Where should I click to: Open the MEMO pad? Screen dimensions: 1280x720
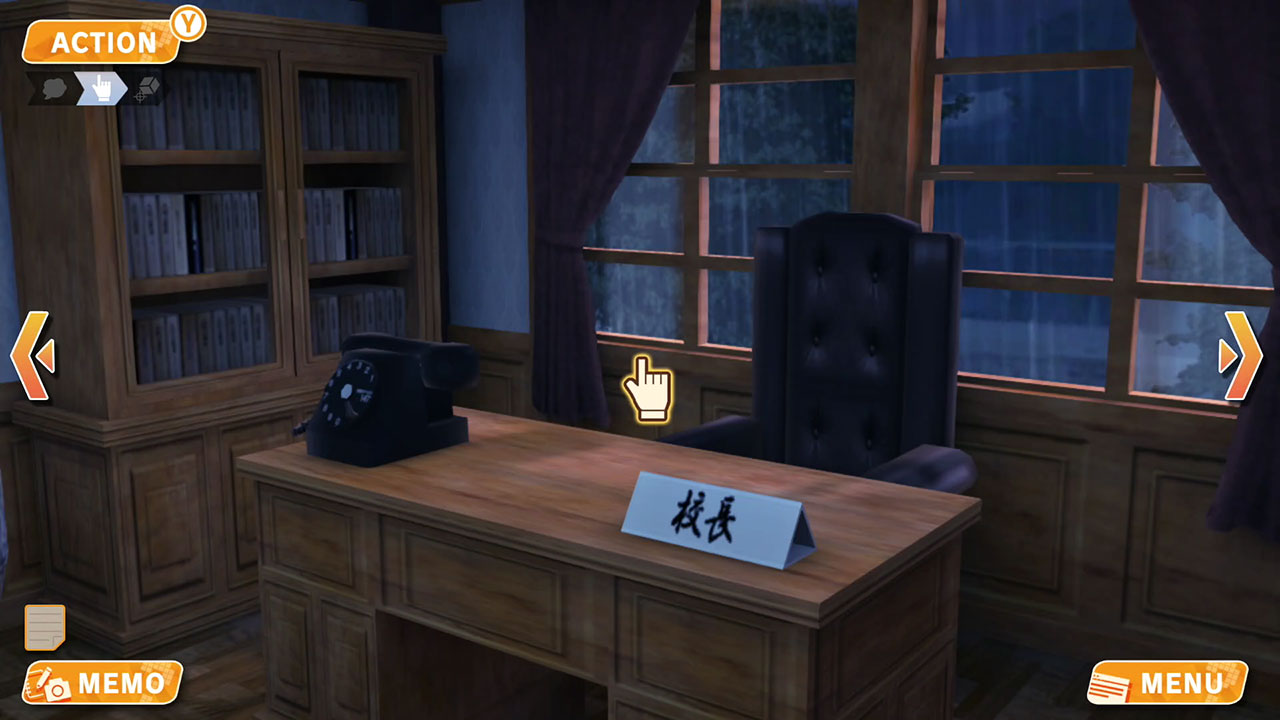(105, 685)
